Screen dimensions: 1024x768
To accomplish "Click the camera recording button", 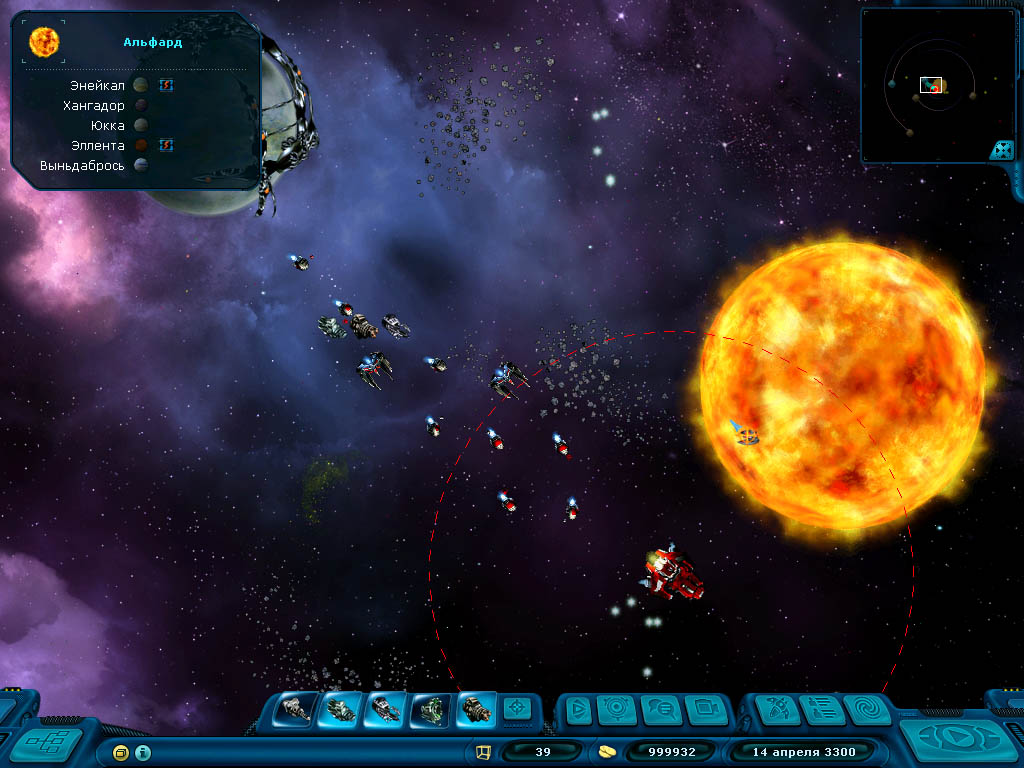I will point(705,710).
